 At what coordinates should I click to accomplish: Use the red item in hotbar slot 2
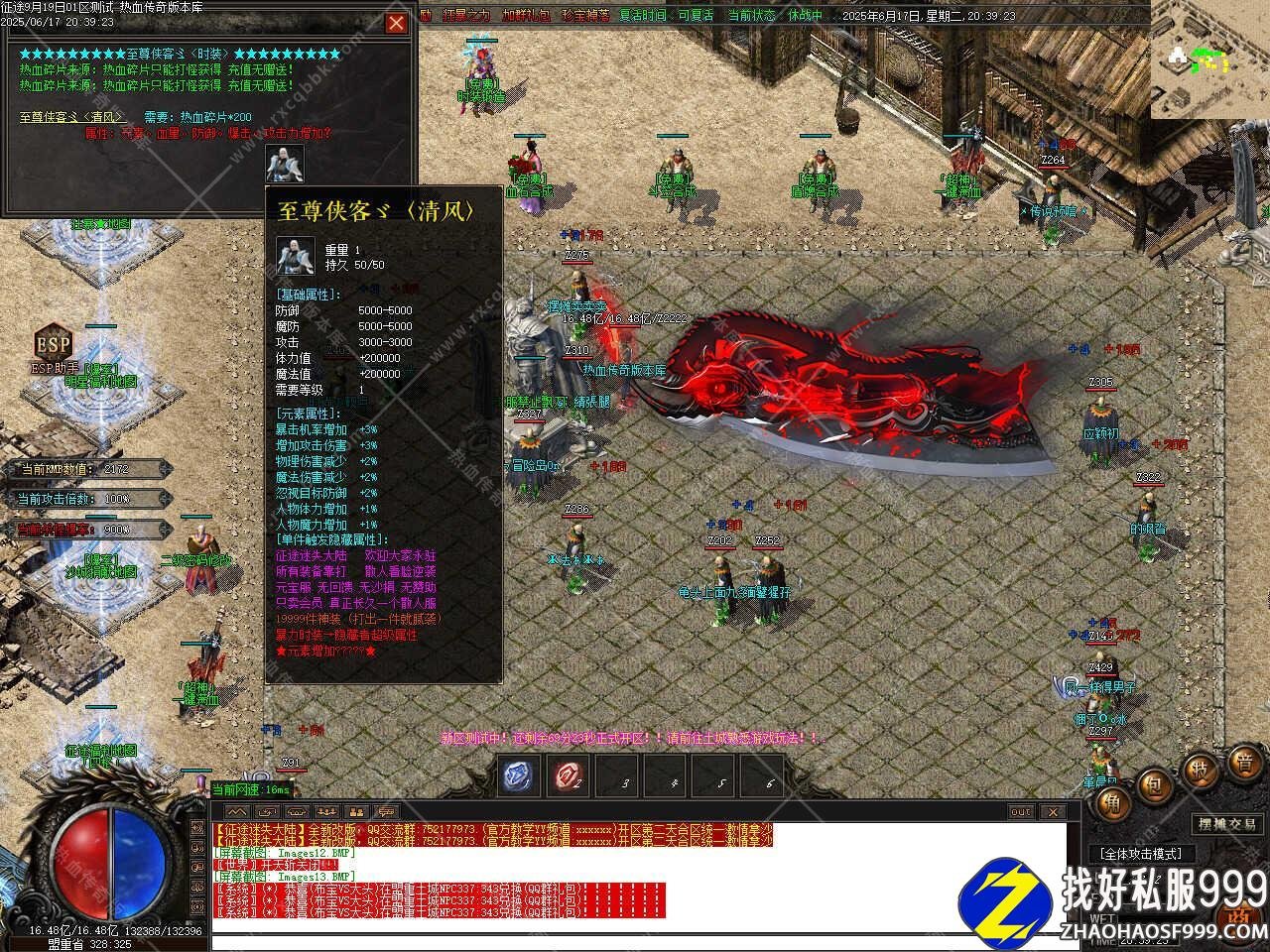568,775
